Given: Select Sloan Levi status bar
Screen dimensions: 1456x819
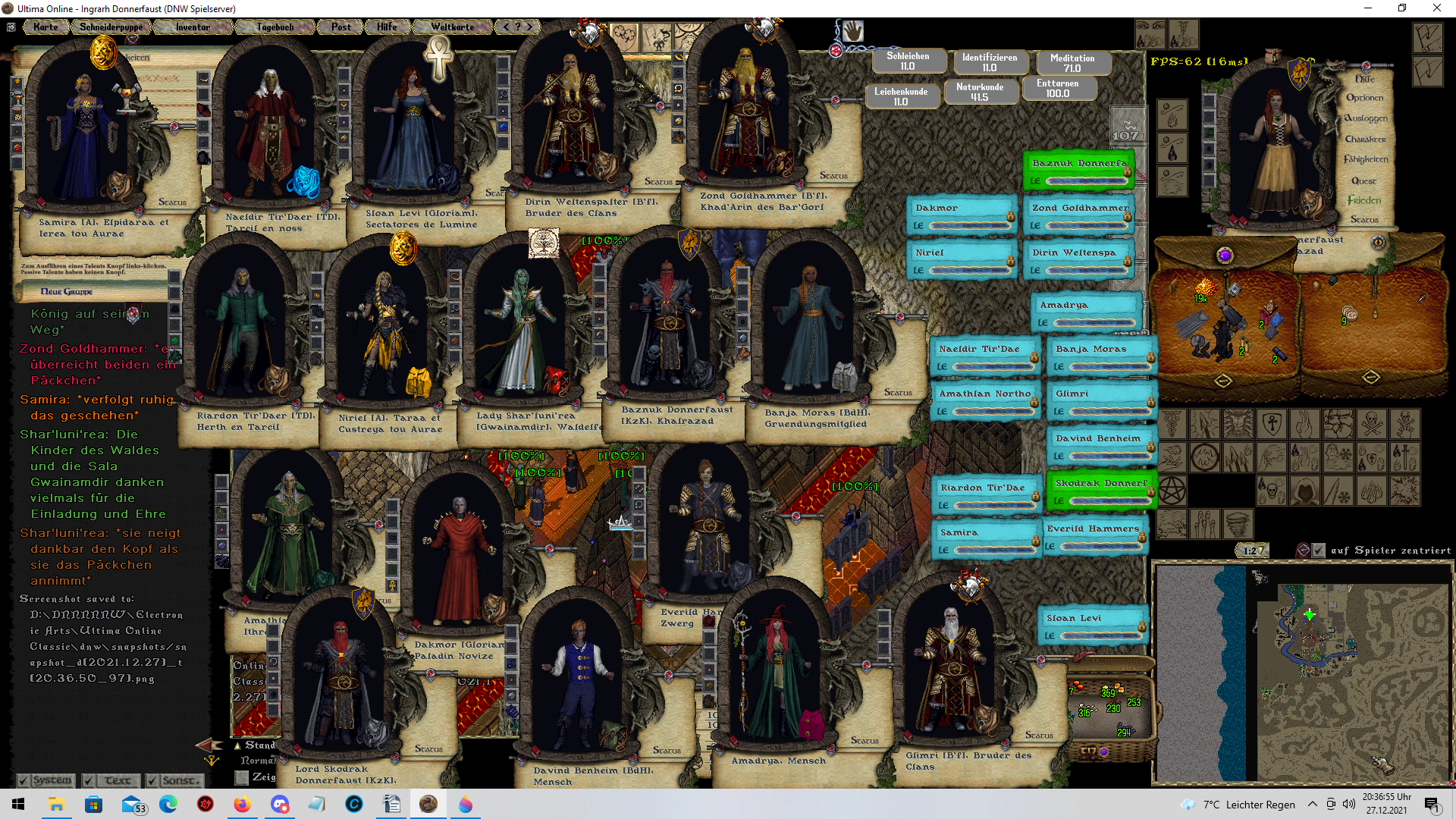Looking at the screenshot, I should point(1093,626).
